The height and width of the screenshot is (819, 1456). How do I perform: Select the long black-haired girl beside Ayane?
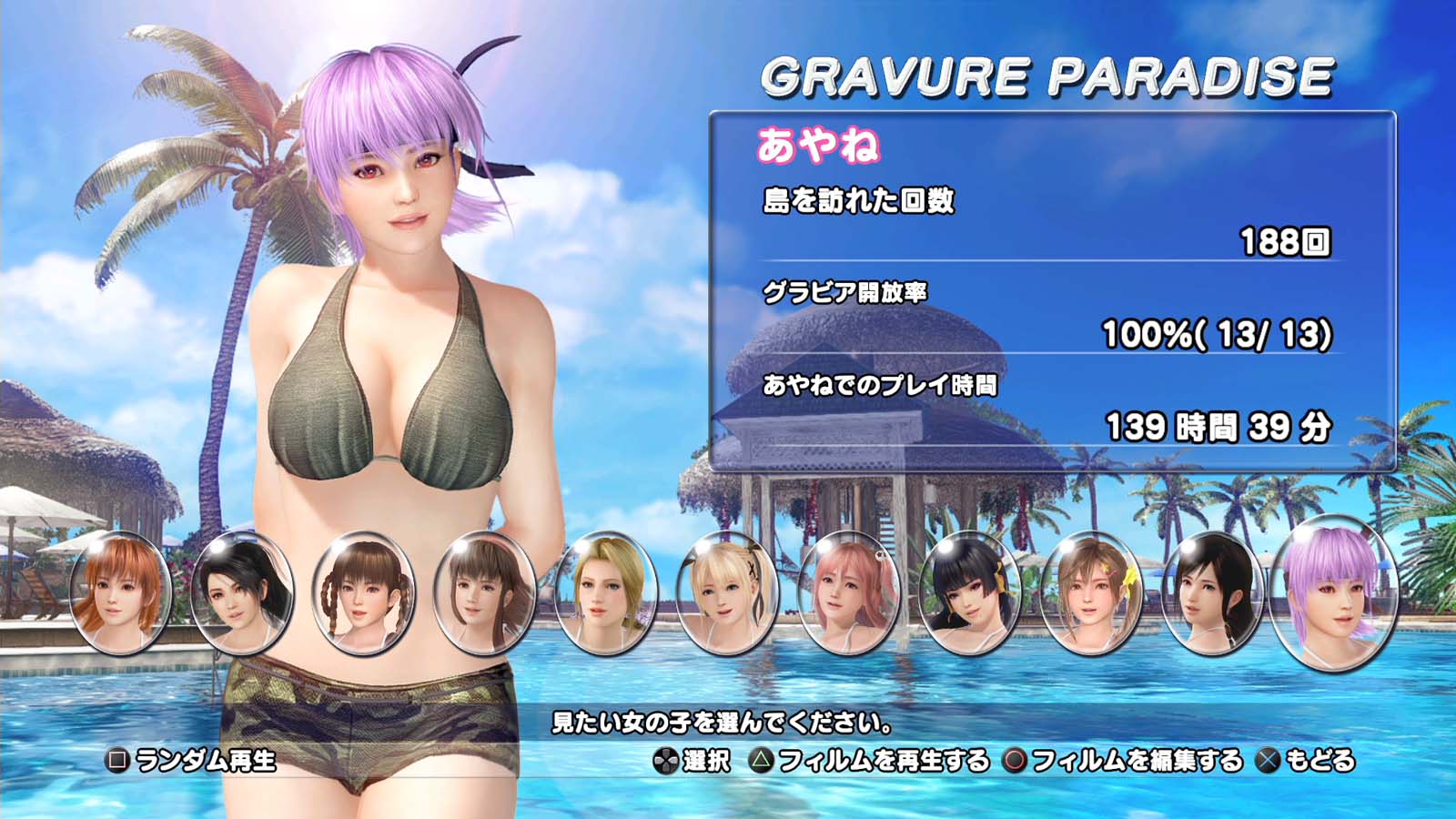coord(1211,591)
